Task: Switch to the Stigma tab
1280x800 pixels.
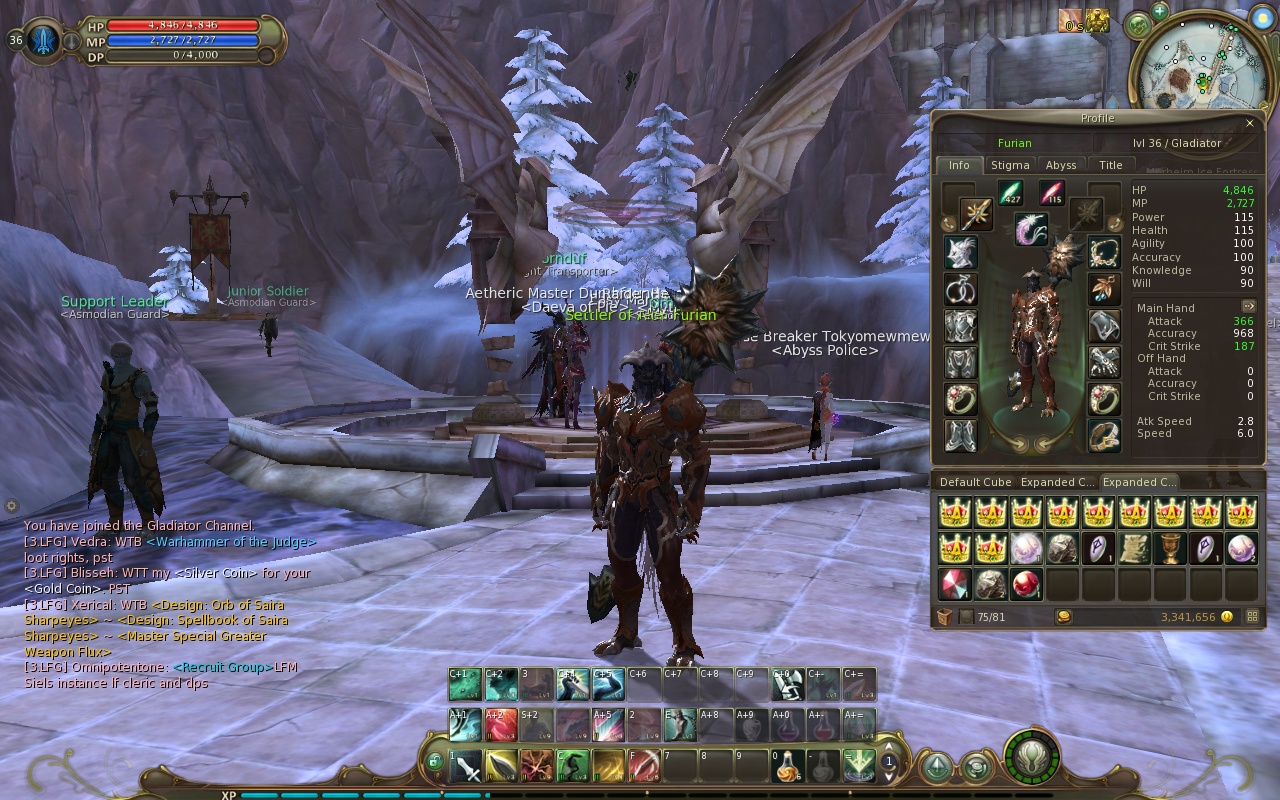Action: click(x=1010, y=165)
